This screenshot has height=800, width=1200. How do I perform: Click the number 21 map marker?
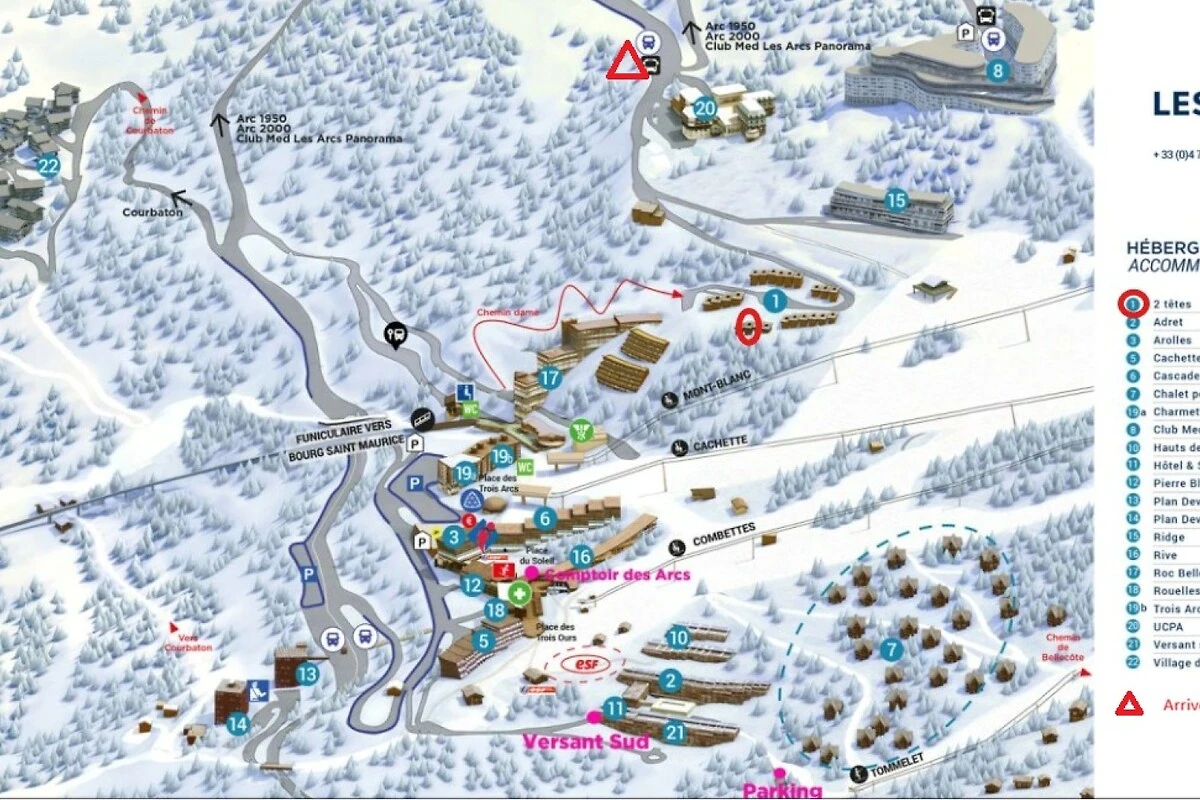click(675, 733)
